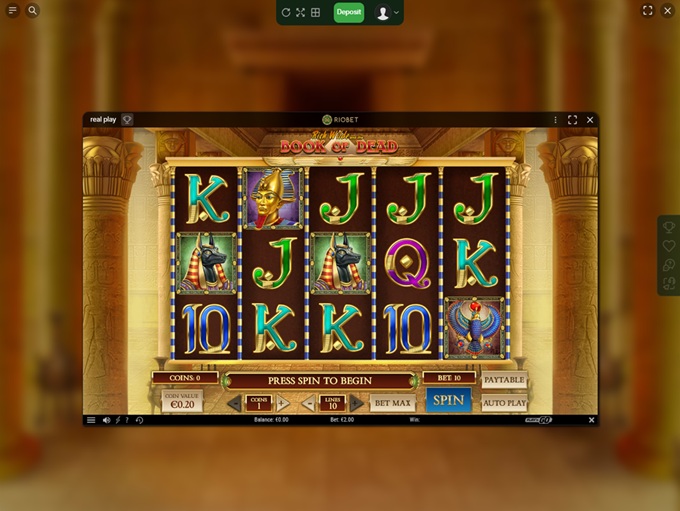Screen dimensions: 680x511
Task: Open the trophy icon beside real play
Action: point(127,119)
